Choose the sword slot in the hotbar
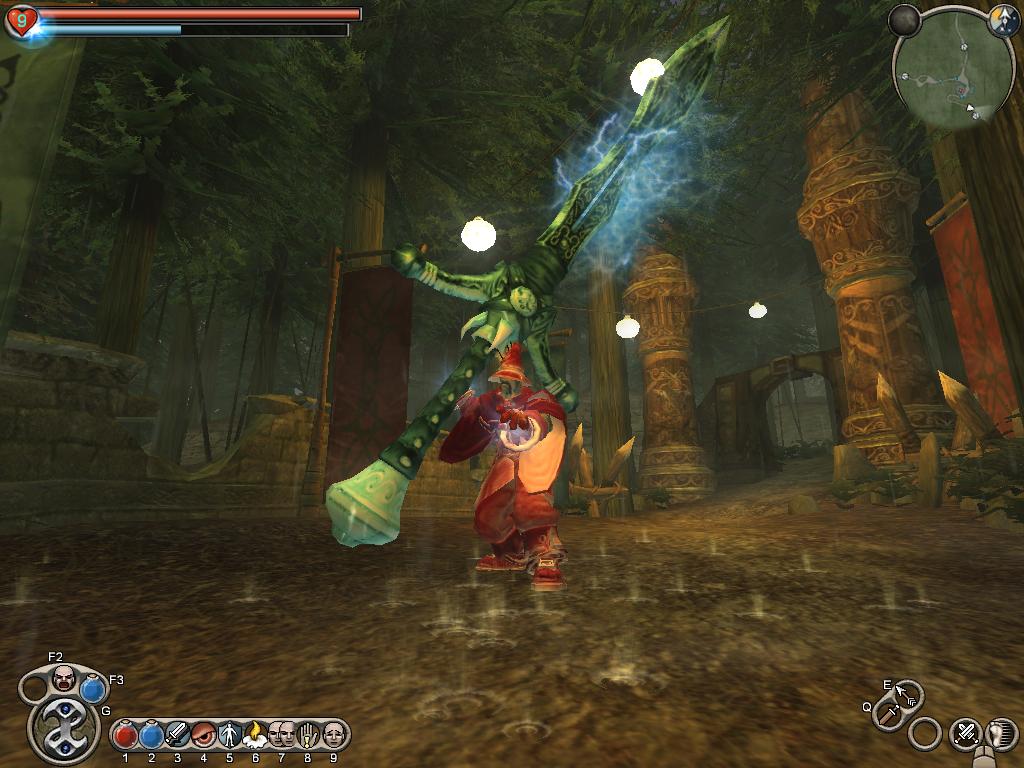Viewport: 1024px width, 768px height. point(177,735)
